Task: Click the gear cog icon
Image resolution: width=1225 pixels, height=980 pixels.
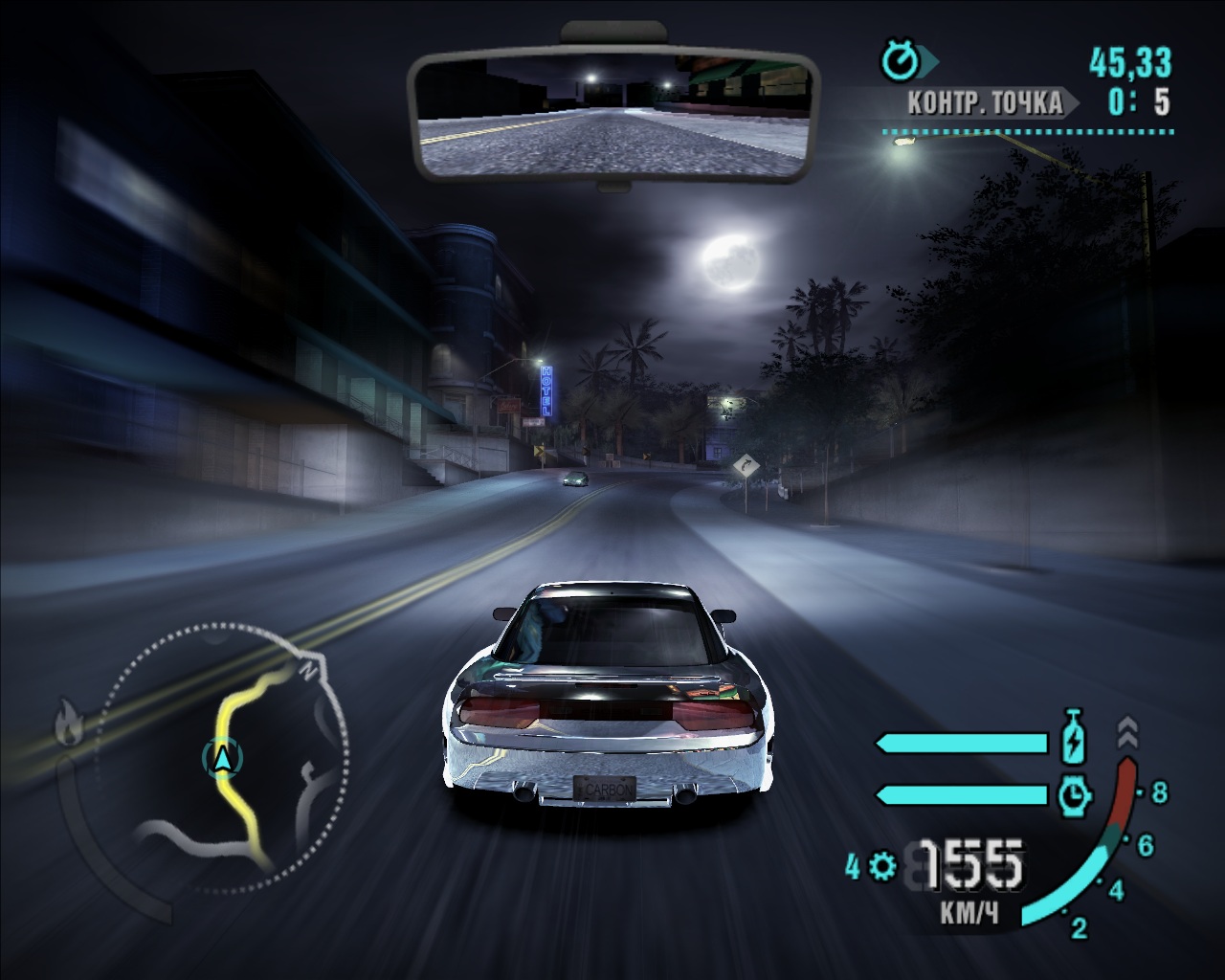Action: click(x=882, y=867)
